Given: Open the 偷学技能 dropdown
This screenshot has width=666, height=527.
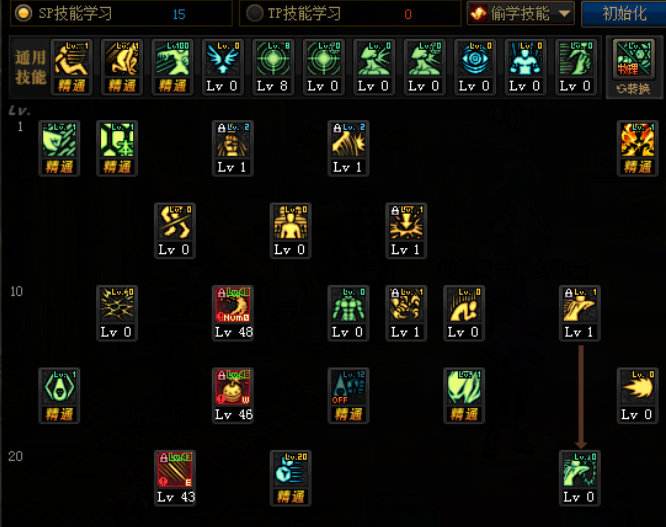Looking at the screenshot, I should 520,14.
